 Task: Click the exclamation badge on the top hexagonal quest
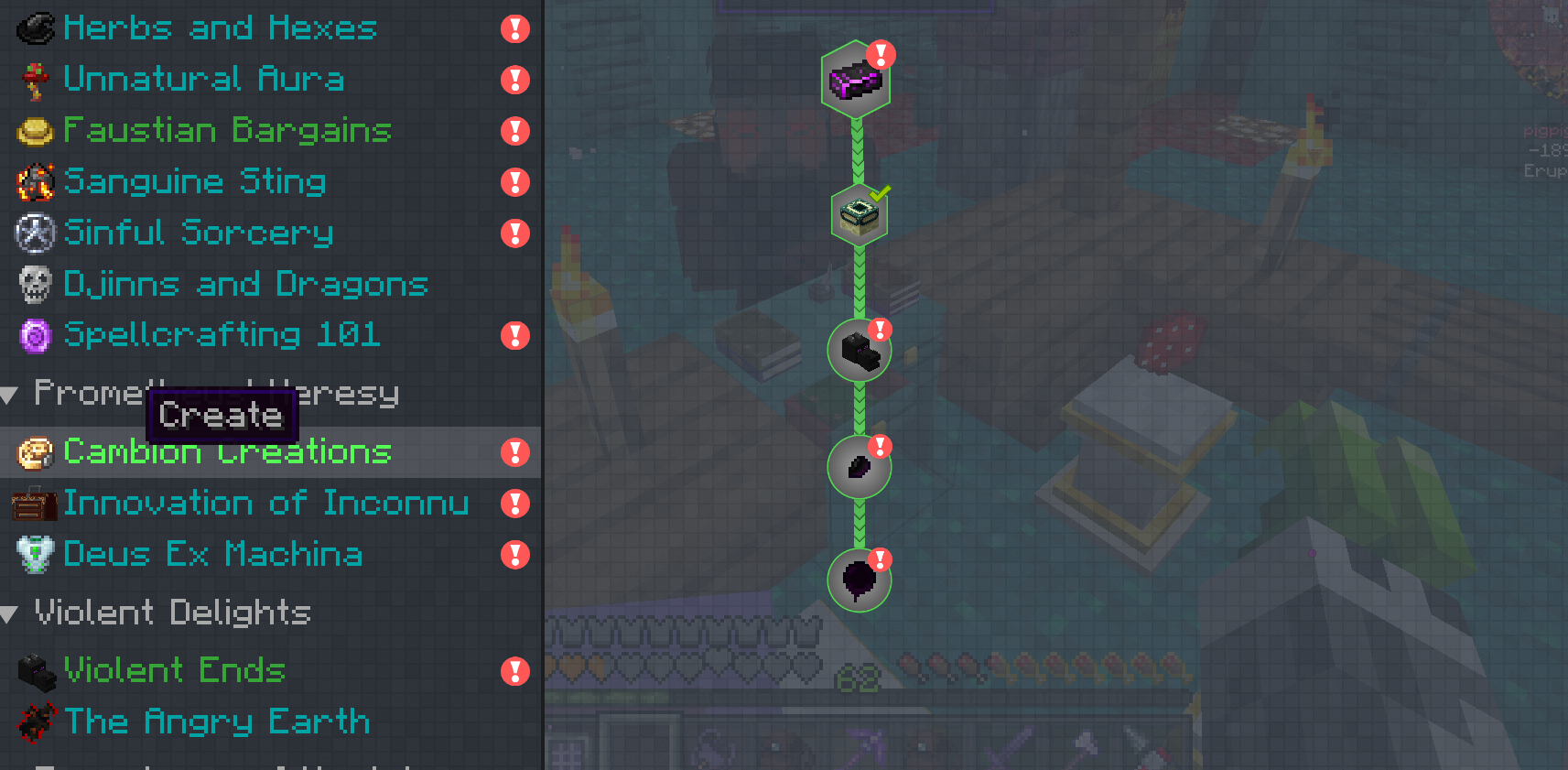[881, 55]
